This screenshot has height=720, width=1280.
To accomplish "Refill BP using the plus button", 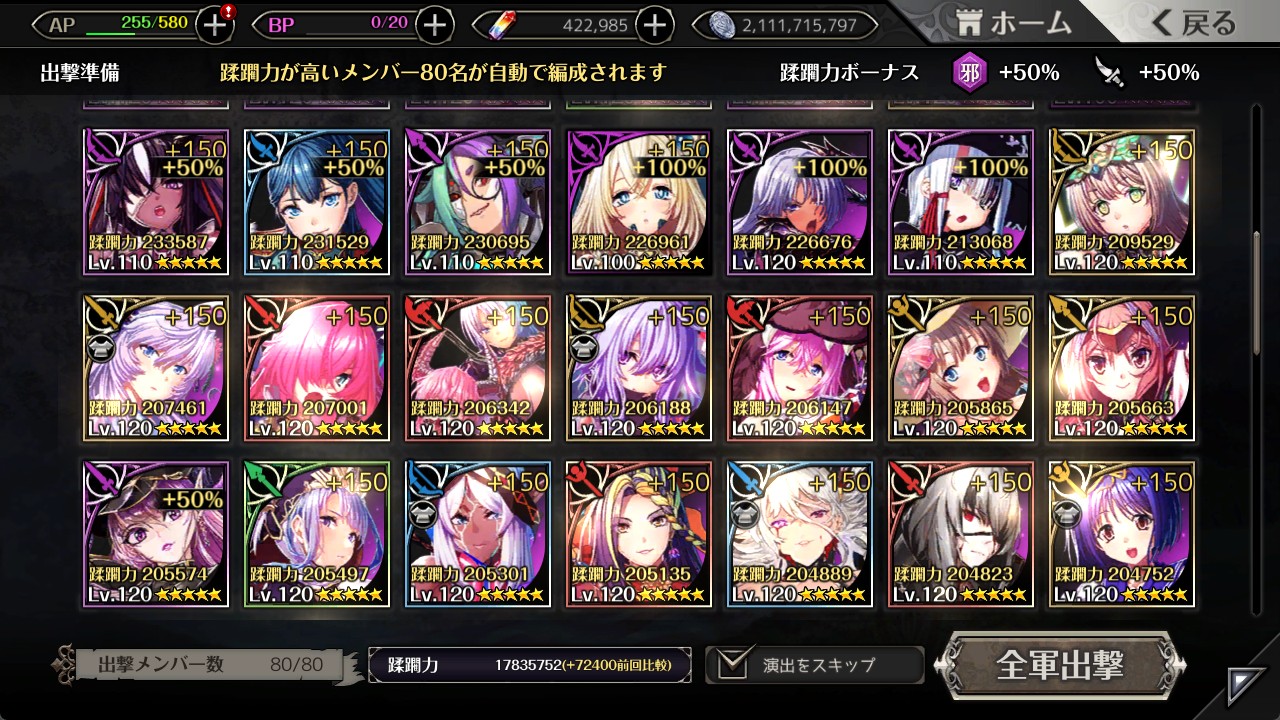I will tap(434, 25).
